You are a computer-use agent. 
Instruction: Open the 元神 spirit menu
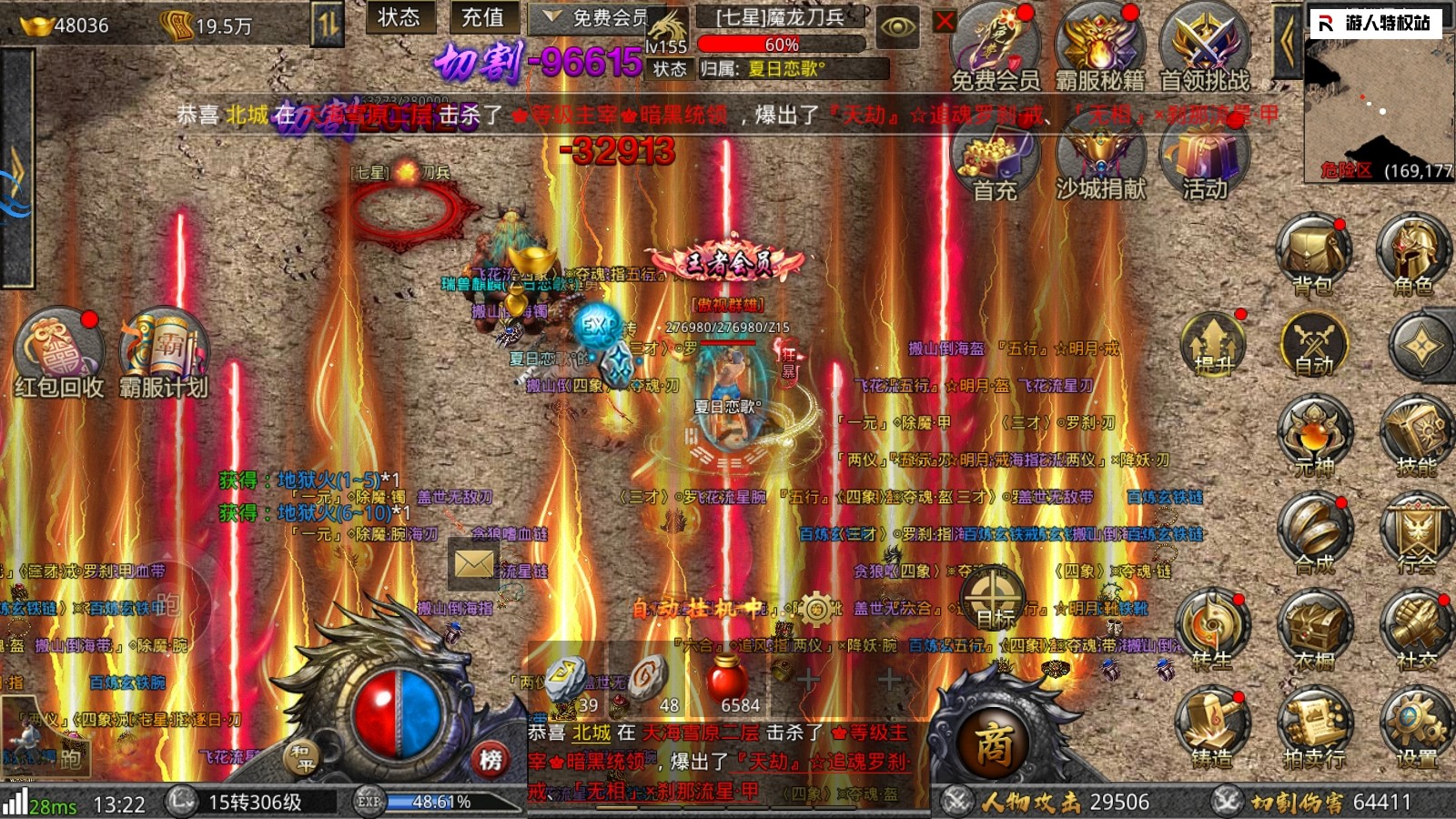pyautogui.click(x=1312, y=435)
